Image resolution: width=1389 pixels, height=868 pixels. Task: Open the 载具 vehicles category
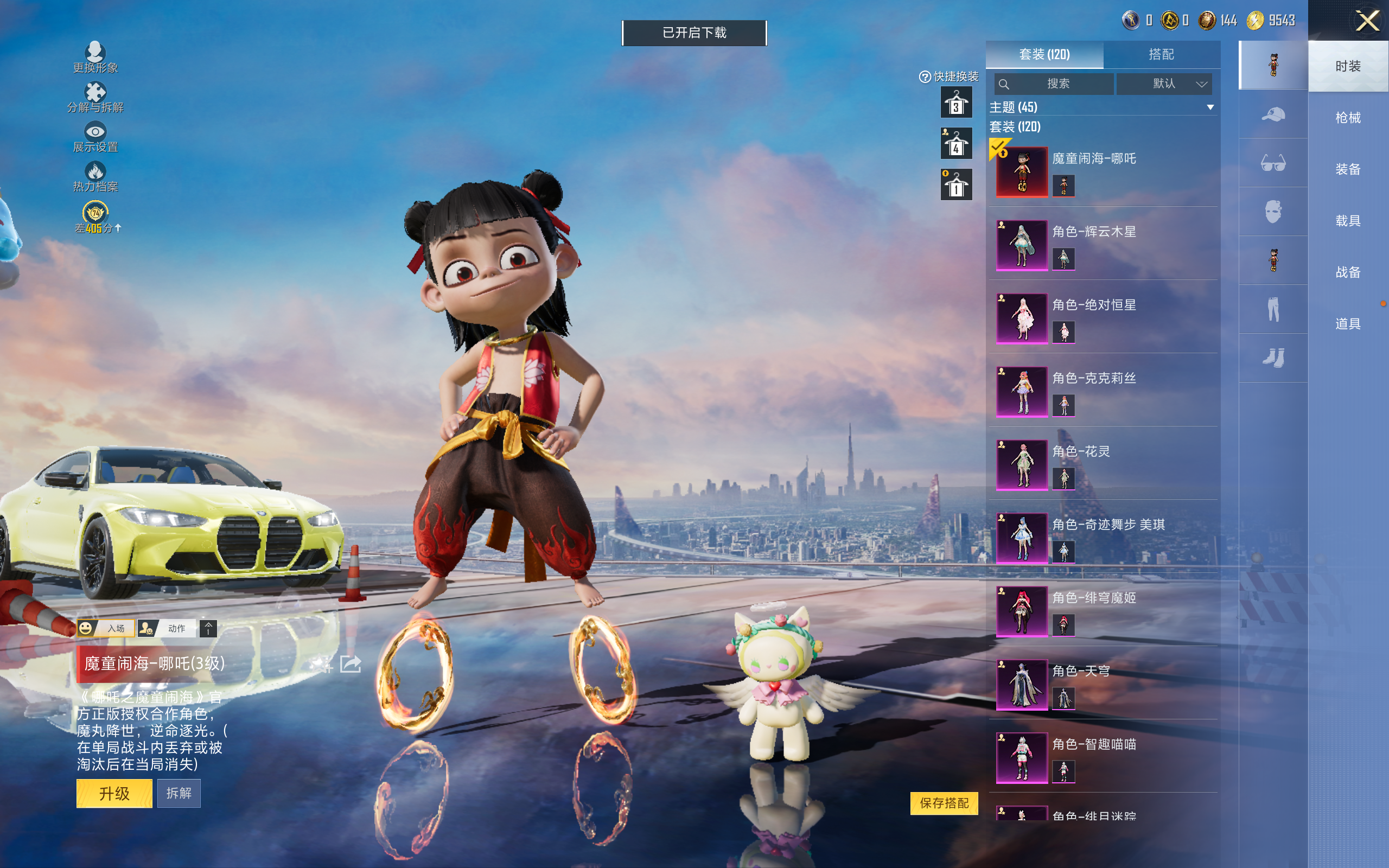tap(1348, 221)
